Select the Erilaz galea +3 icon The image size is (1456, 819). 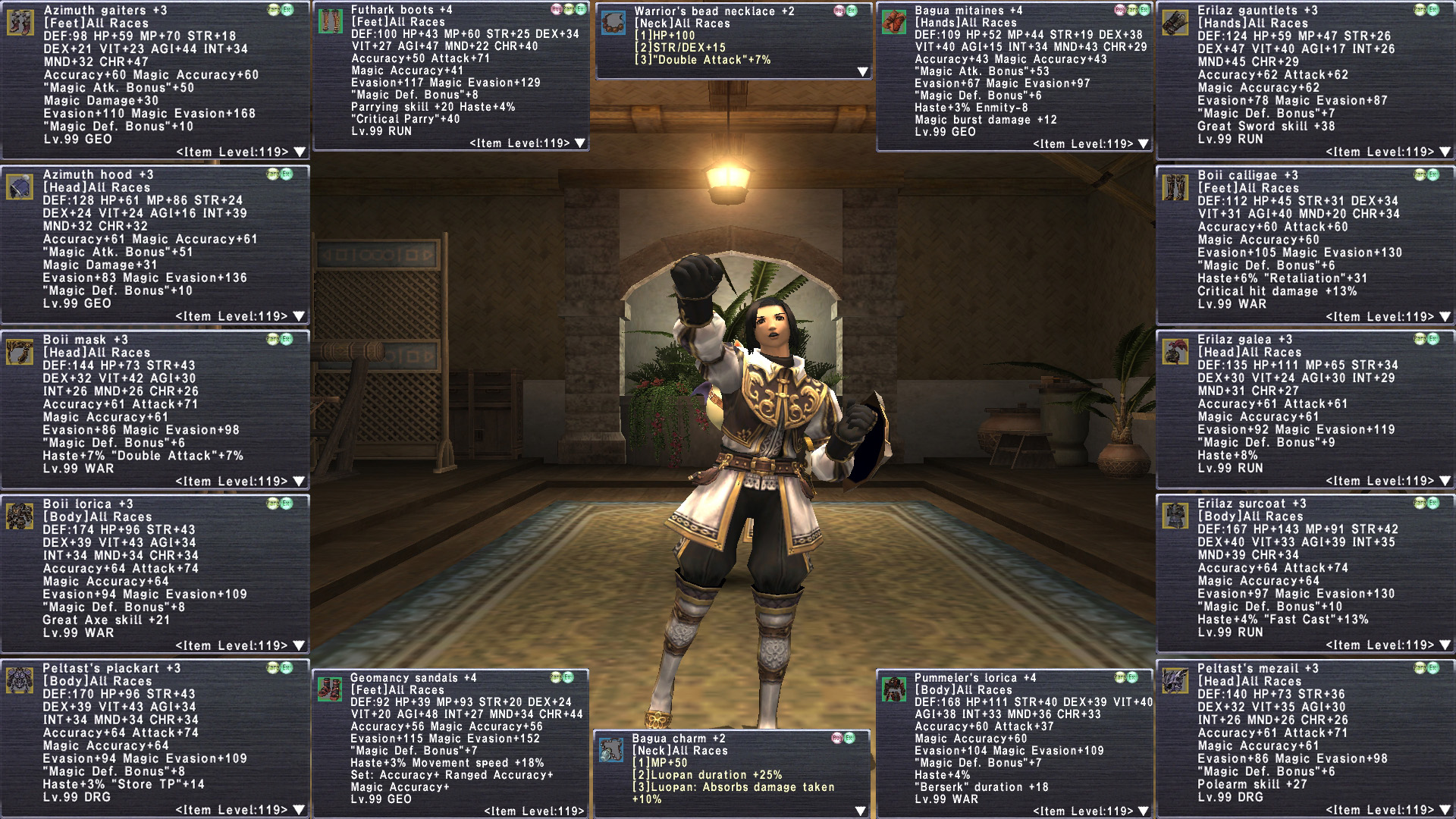[x=1175, y=352]
